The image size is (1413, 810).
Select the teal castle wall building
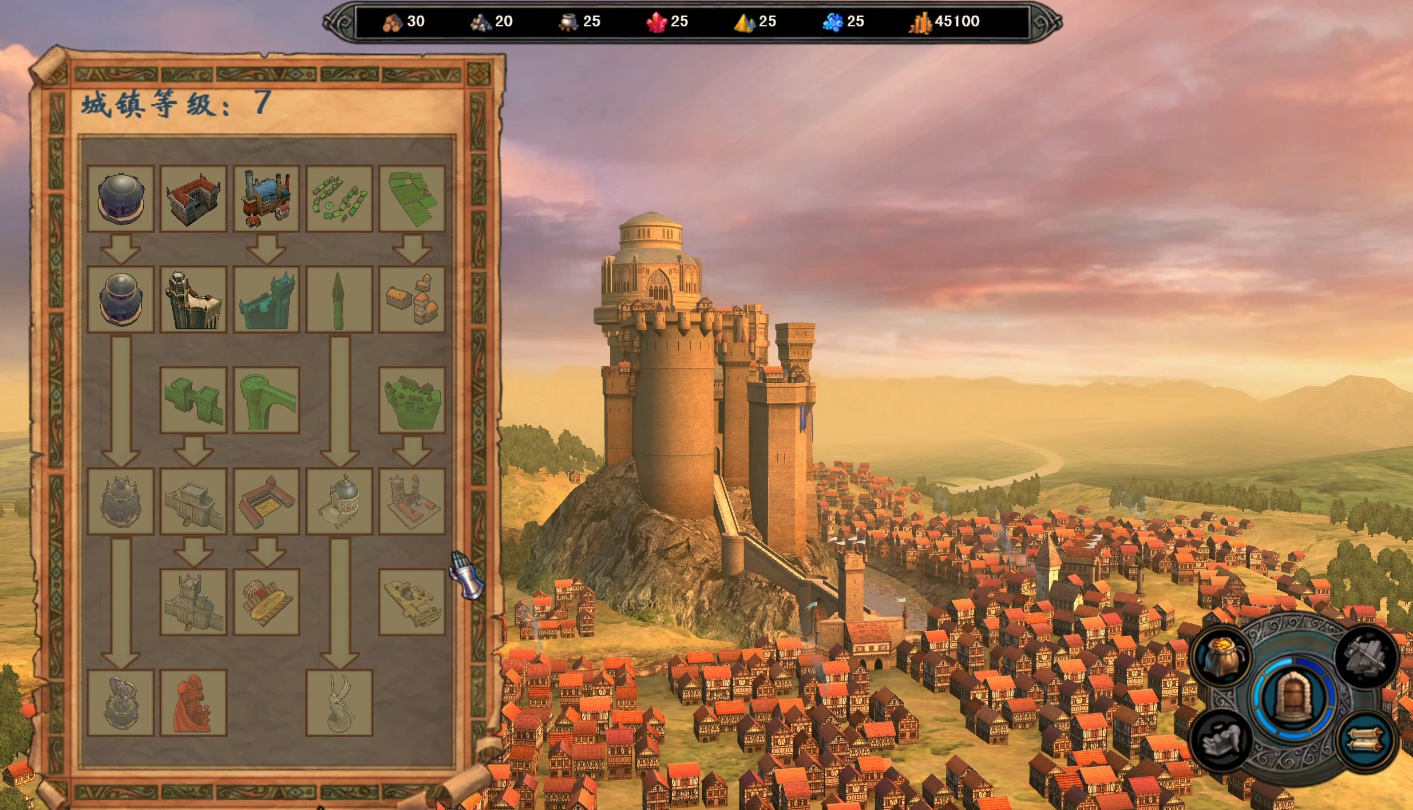coord(267,299)
